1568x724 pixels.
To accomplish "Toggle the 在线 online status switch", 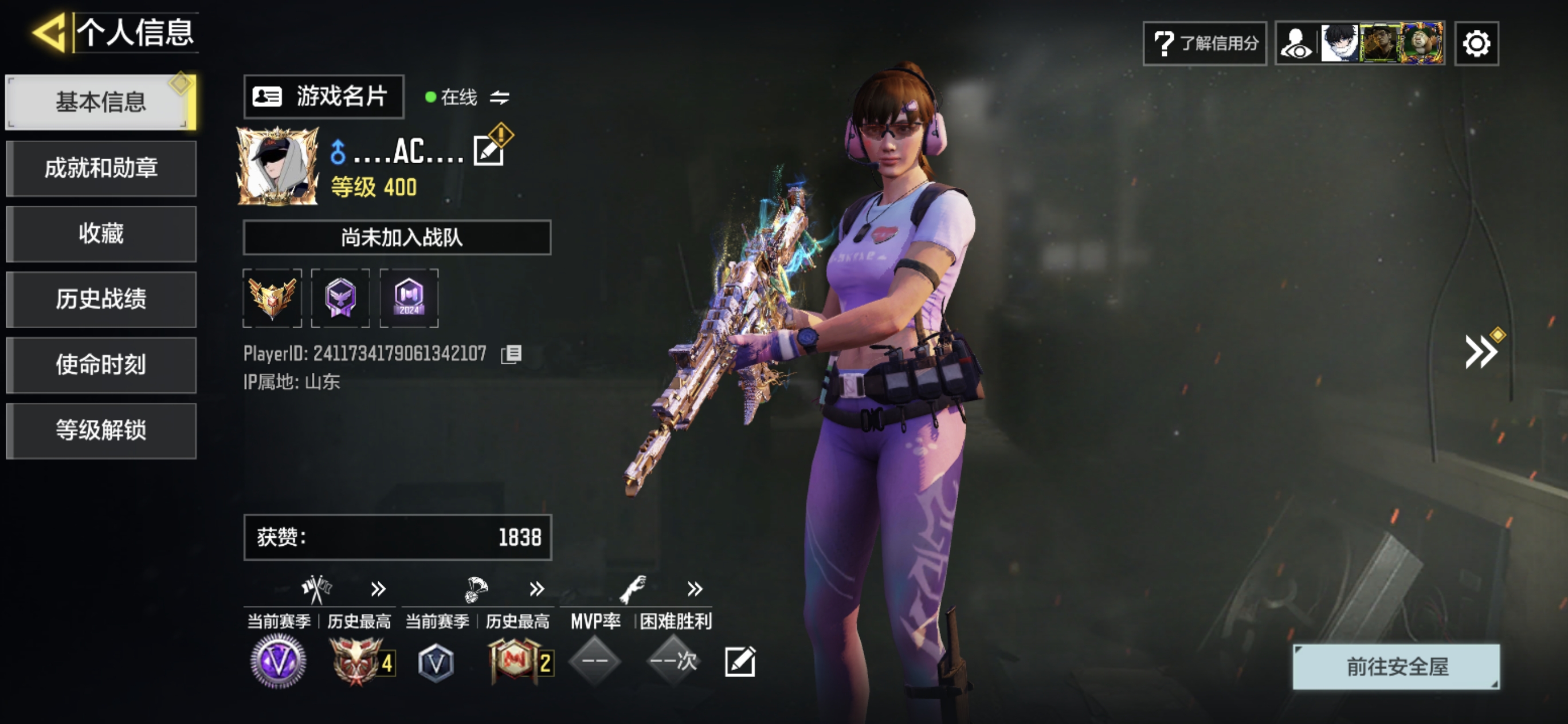I will [499, 97].
